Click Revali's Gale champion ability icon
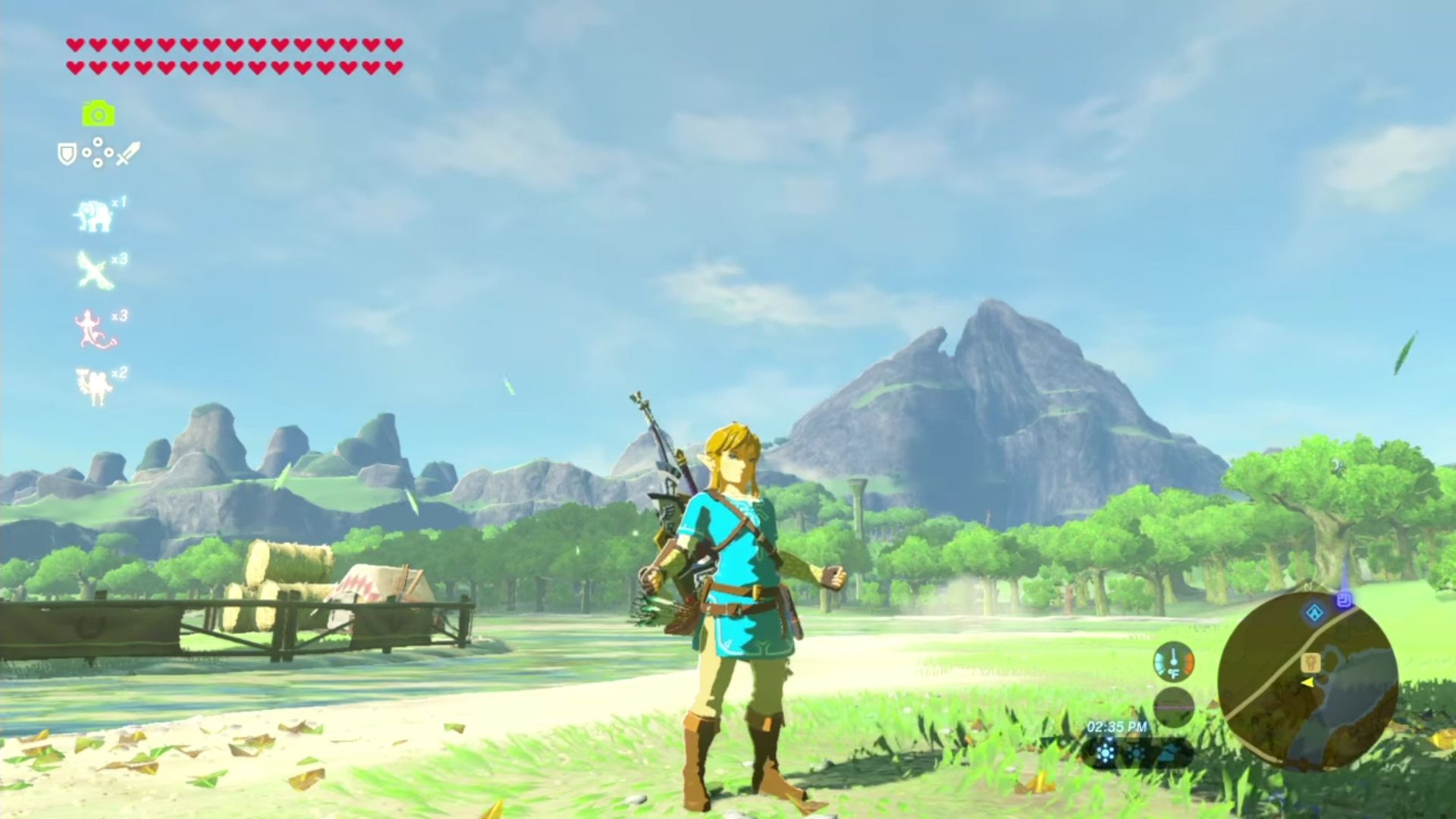1456x819 pixels. point(94,269)
